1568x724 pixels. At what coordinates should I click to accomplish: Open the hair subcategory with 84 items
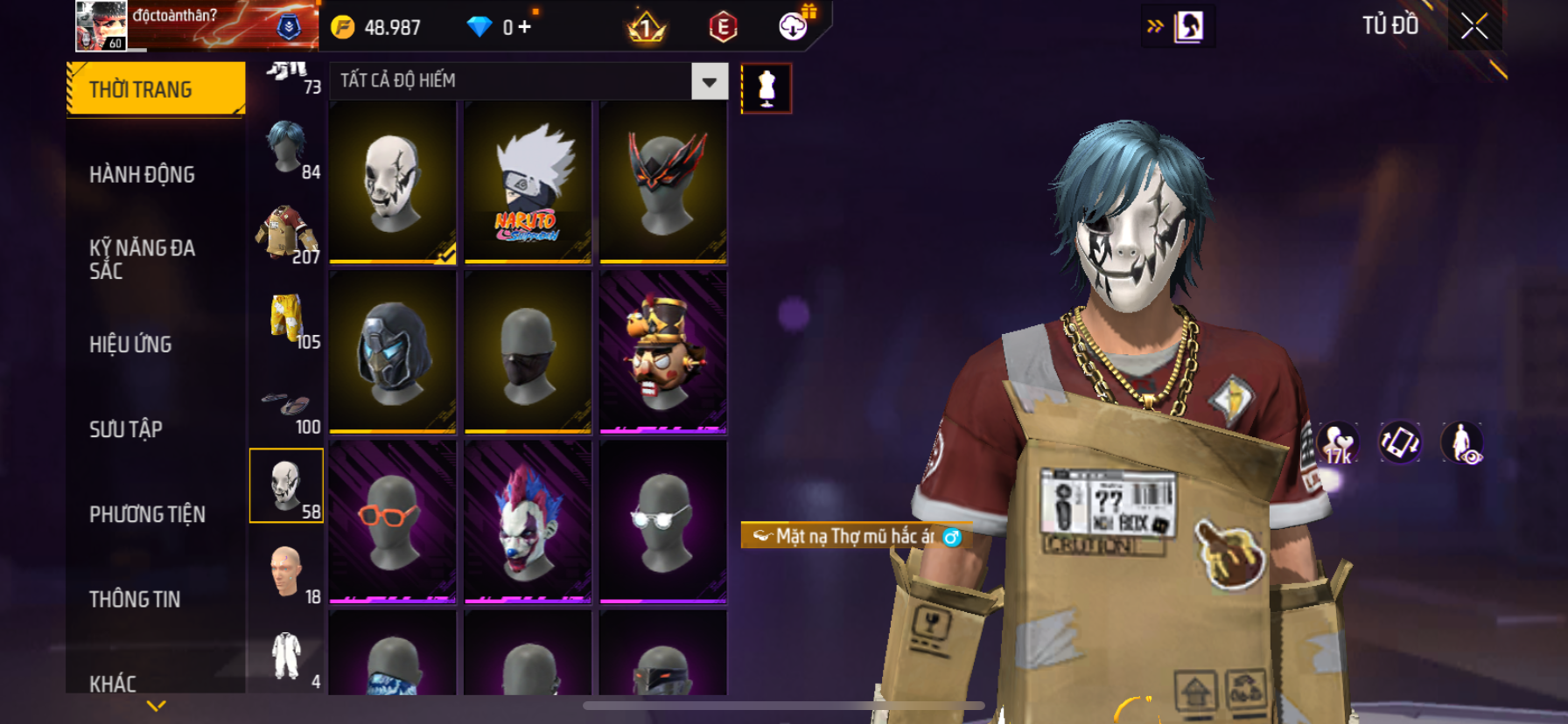pos(287,150)
